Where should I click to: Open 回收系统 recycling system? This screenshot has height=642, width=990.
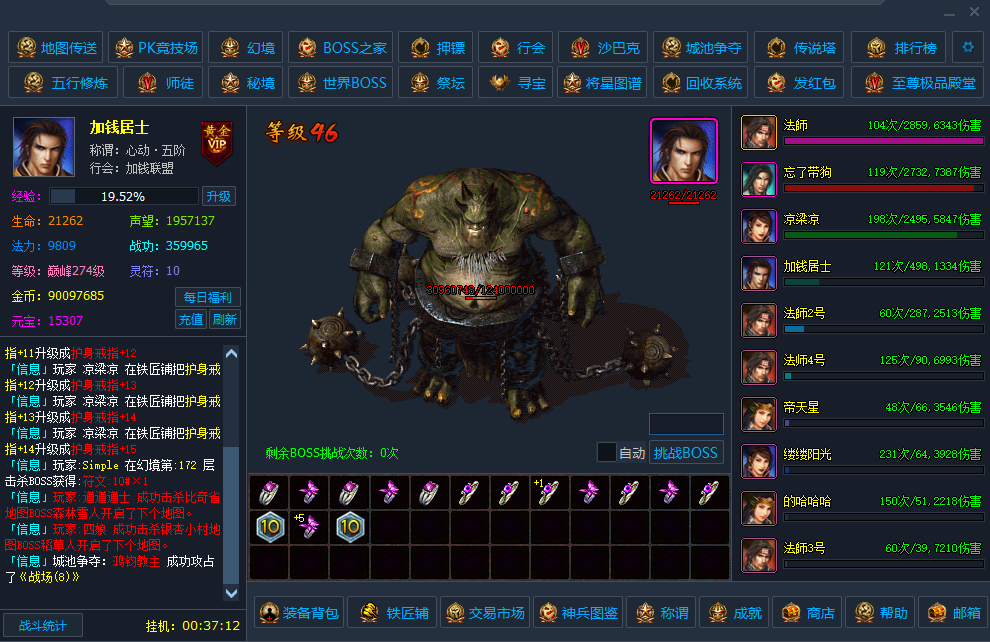coord(701,83)
